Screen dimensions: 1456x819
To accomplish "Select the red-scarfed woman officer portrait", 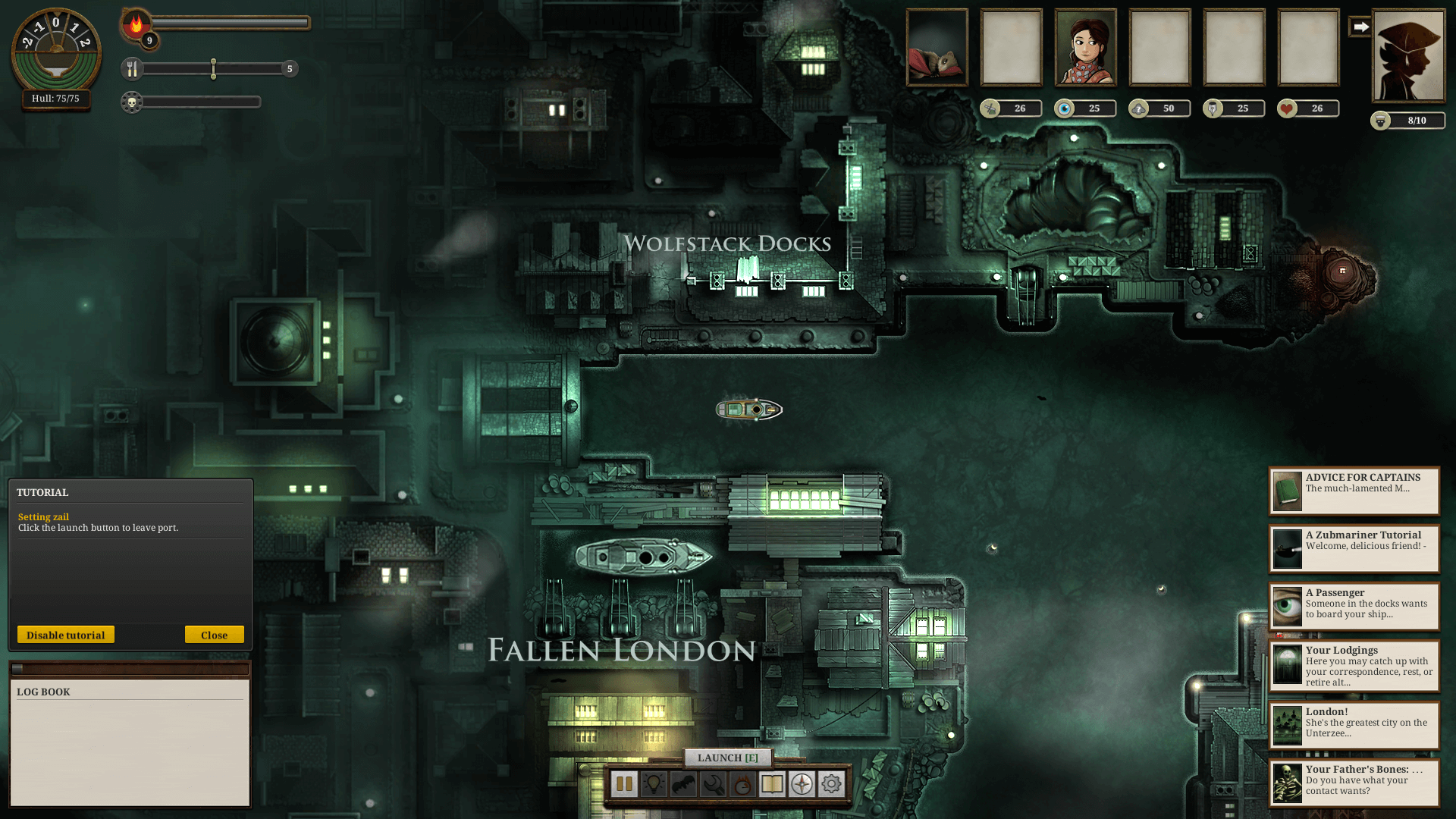I will click(1086, 48).
